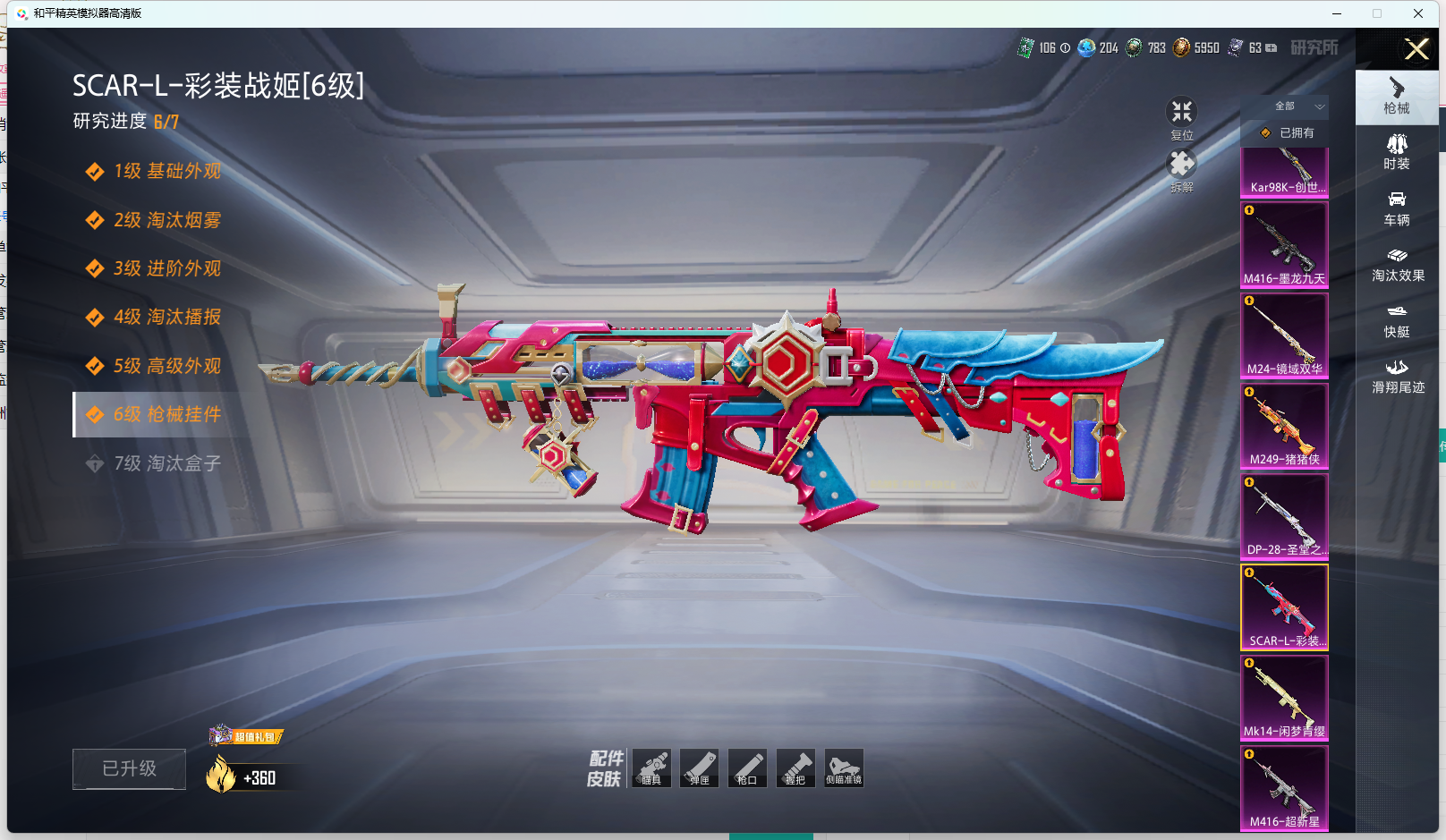Activate the 拆解 disassemble button
Image resolution: width=1446 pixels, height=840 pixels.
coord(1182,169)
